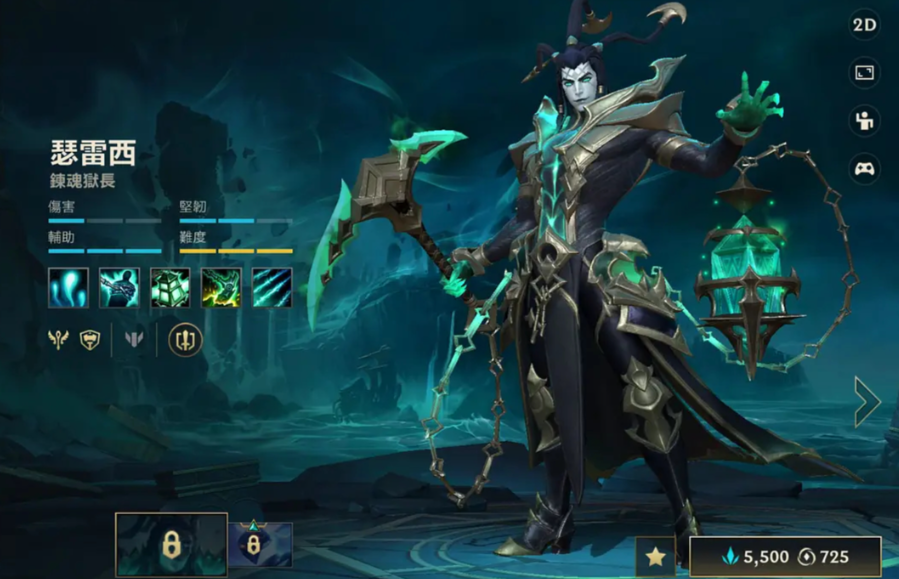View the streaking spectral walls ultimate ability
The image size is (899, 579).
(272, 288)
